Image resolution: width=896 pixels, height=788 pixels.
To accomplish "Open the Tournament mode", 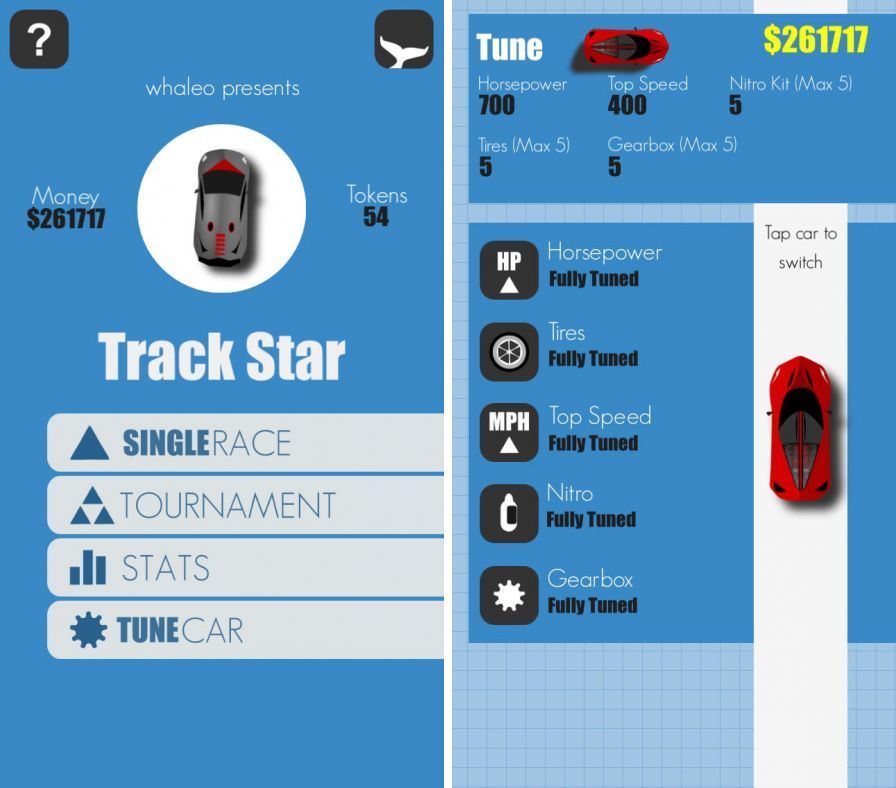I will [245, 505].
